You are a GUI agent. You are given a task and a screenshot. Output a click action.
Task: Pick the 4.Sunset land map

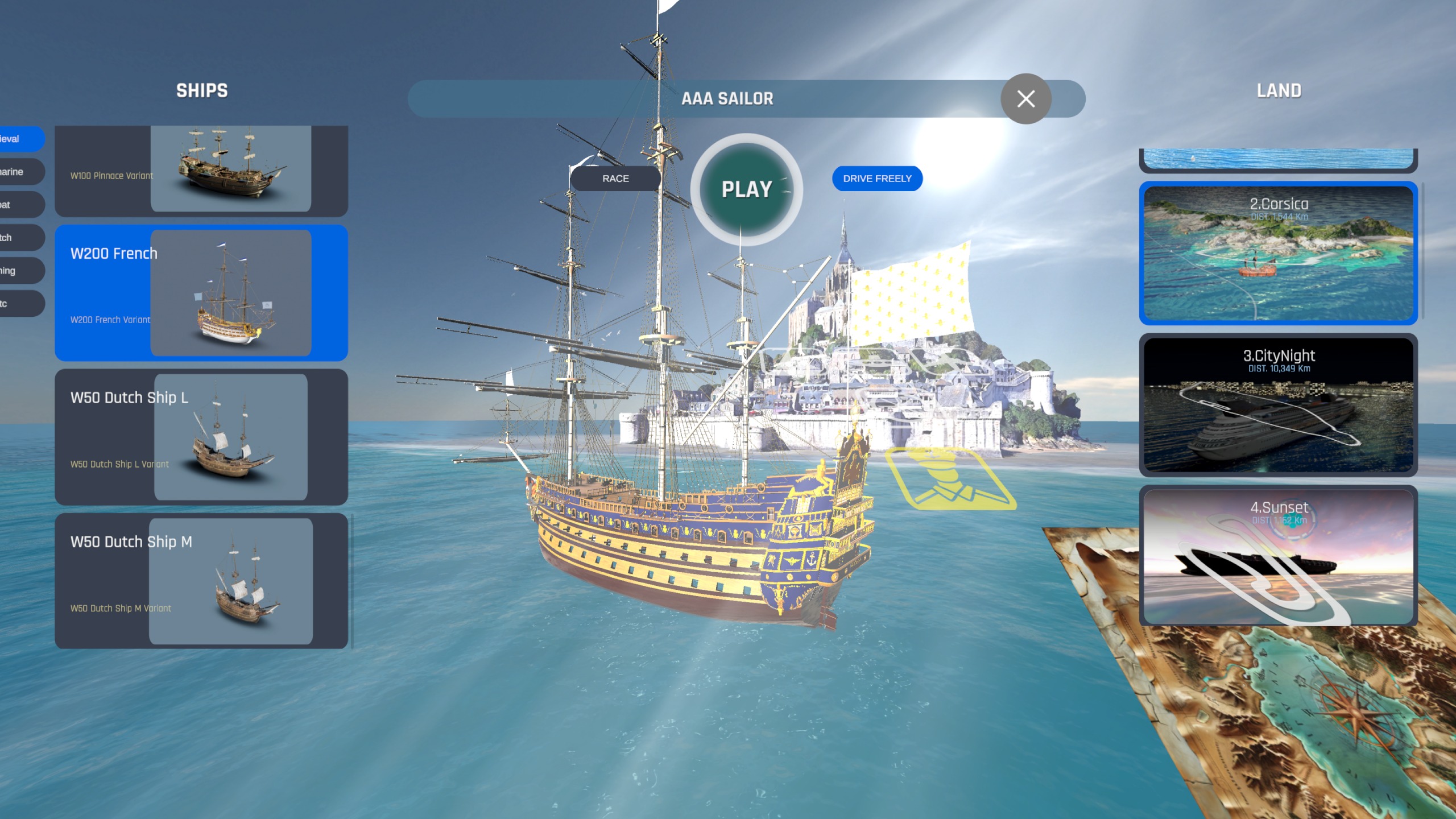pos(1278,556)
